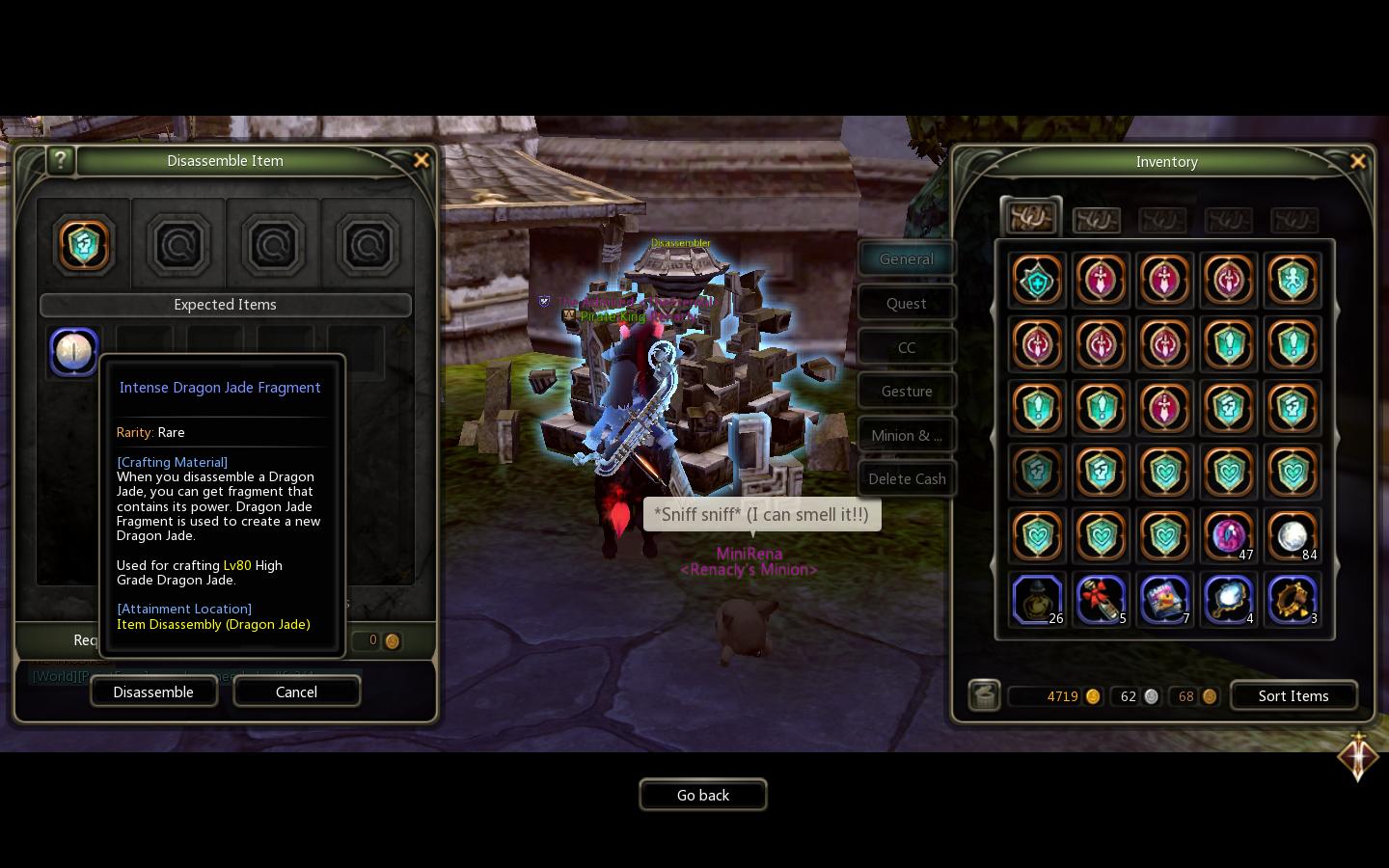Open the collar pet item in inventory
This screenshot has width=1389, height=868.
[x=1293, y=600]
